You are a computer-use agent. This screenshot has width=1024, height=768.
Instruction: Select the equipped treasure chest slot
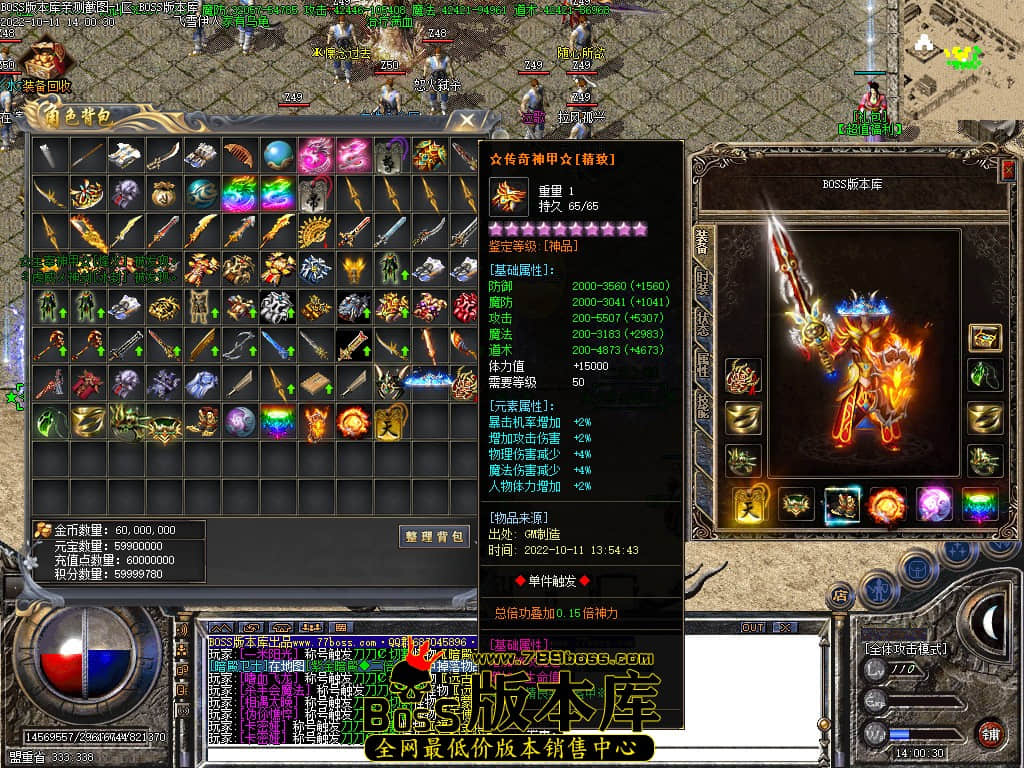click(985, 338)
